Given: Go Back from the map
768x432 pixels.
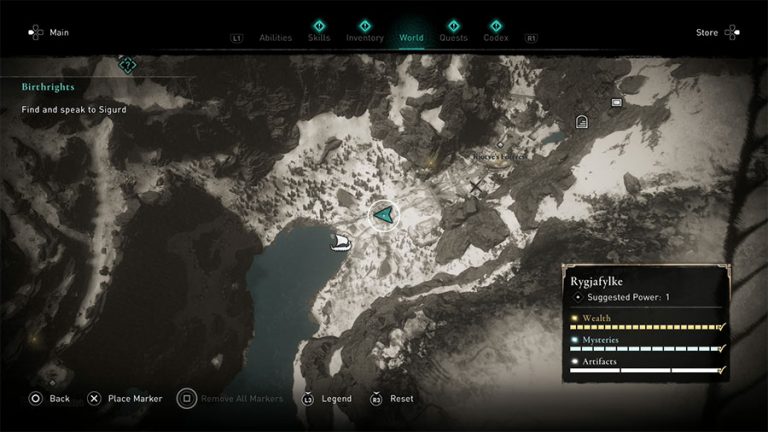Looking at the screenshot, I should click(49, 398).
